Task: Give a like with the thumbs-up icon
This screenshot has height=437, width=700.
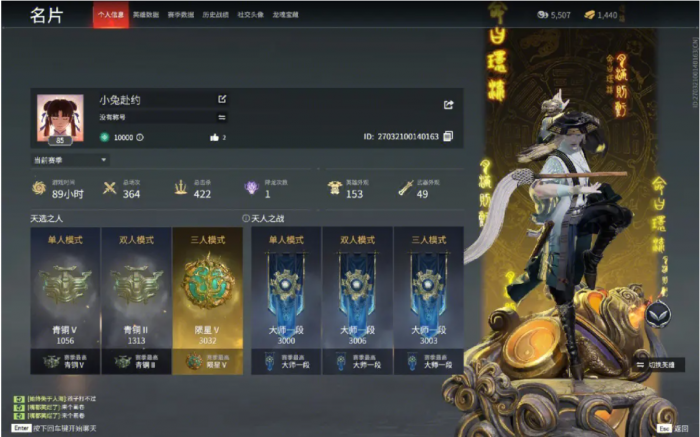Action: pos(214,137)
